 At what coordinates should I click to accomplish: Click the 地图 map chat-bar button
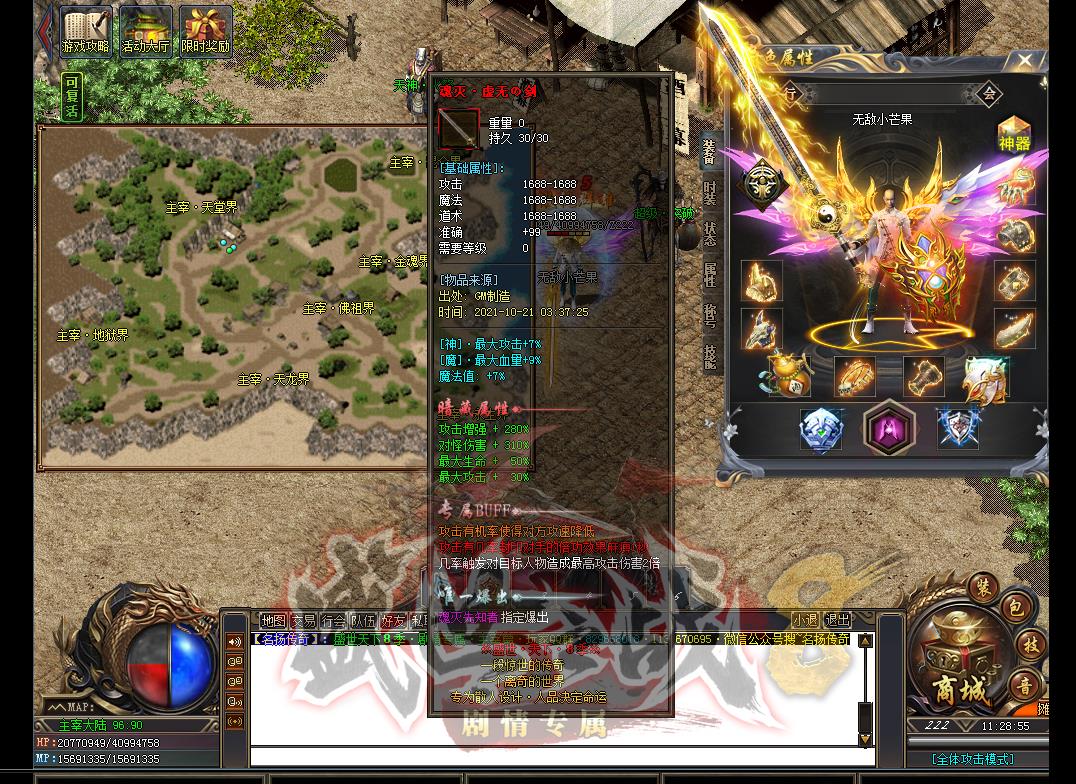[273, 621]
